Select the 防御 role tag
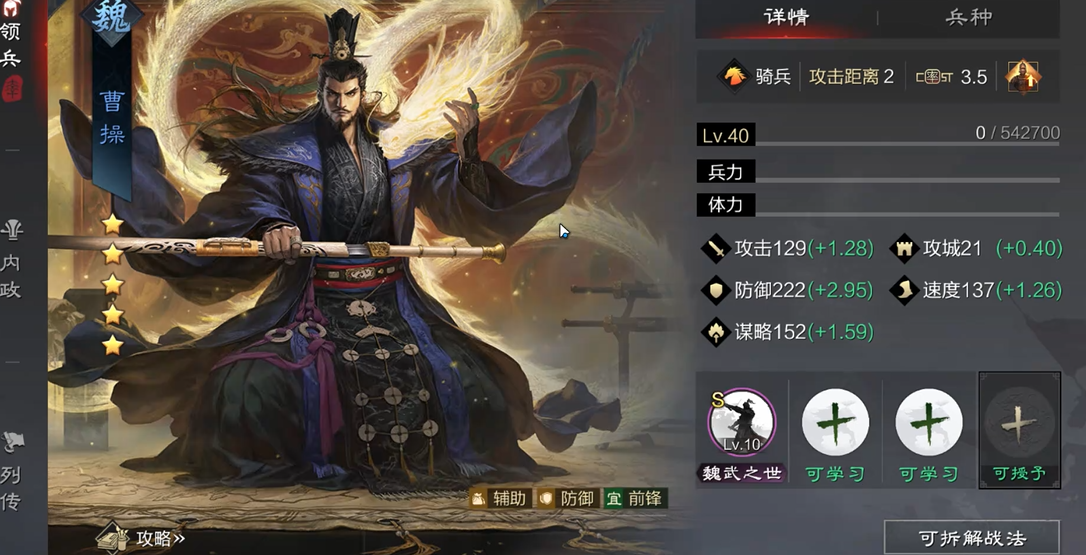1086x555 pixels. (x=567, y=498)
